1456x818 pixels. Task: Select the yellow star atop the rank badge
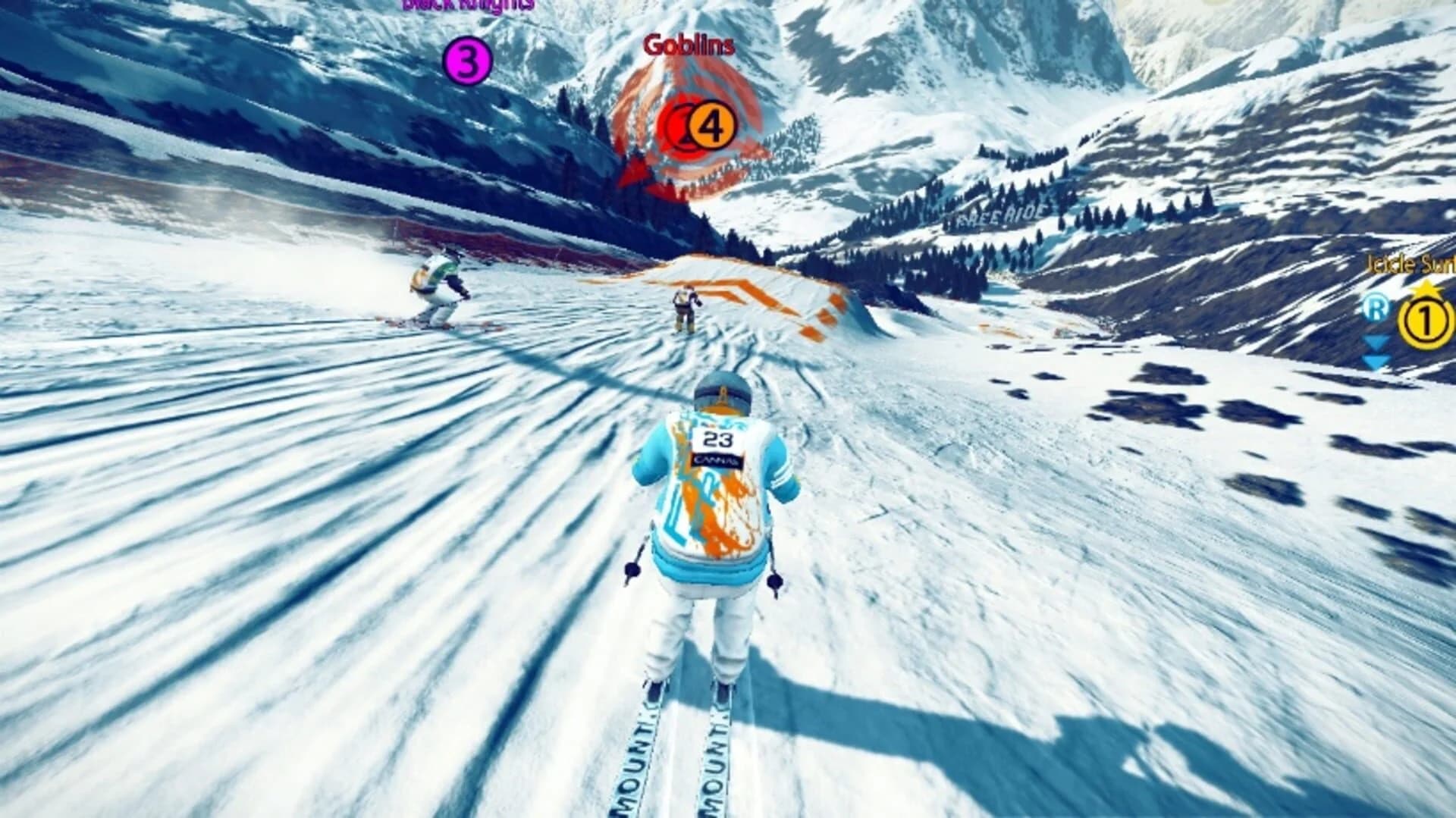click(1425, 287)
